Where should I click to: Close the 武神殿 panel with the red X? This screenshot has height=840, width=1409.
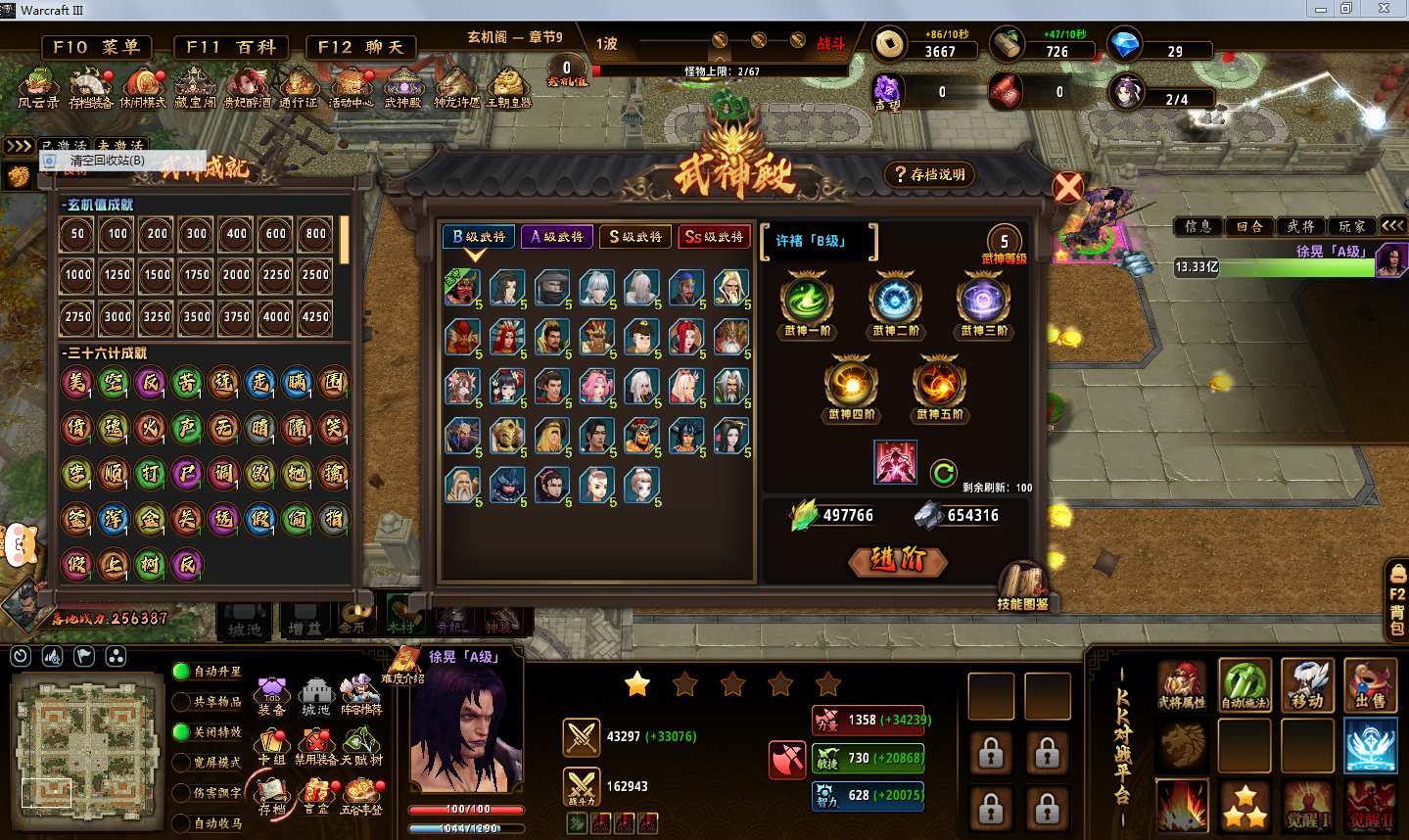(x=1068, y=187)
